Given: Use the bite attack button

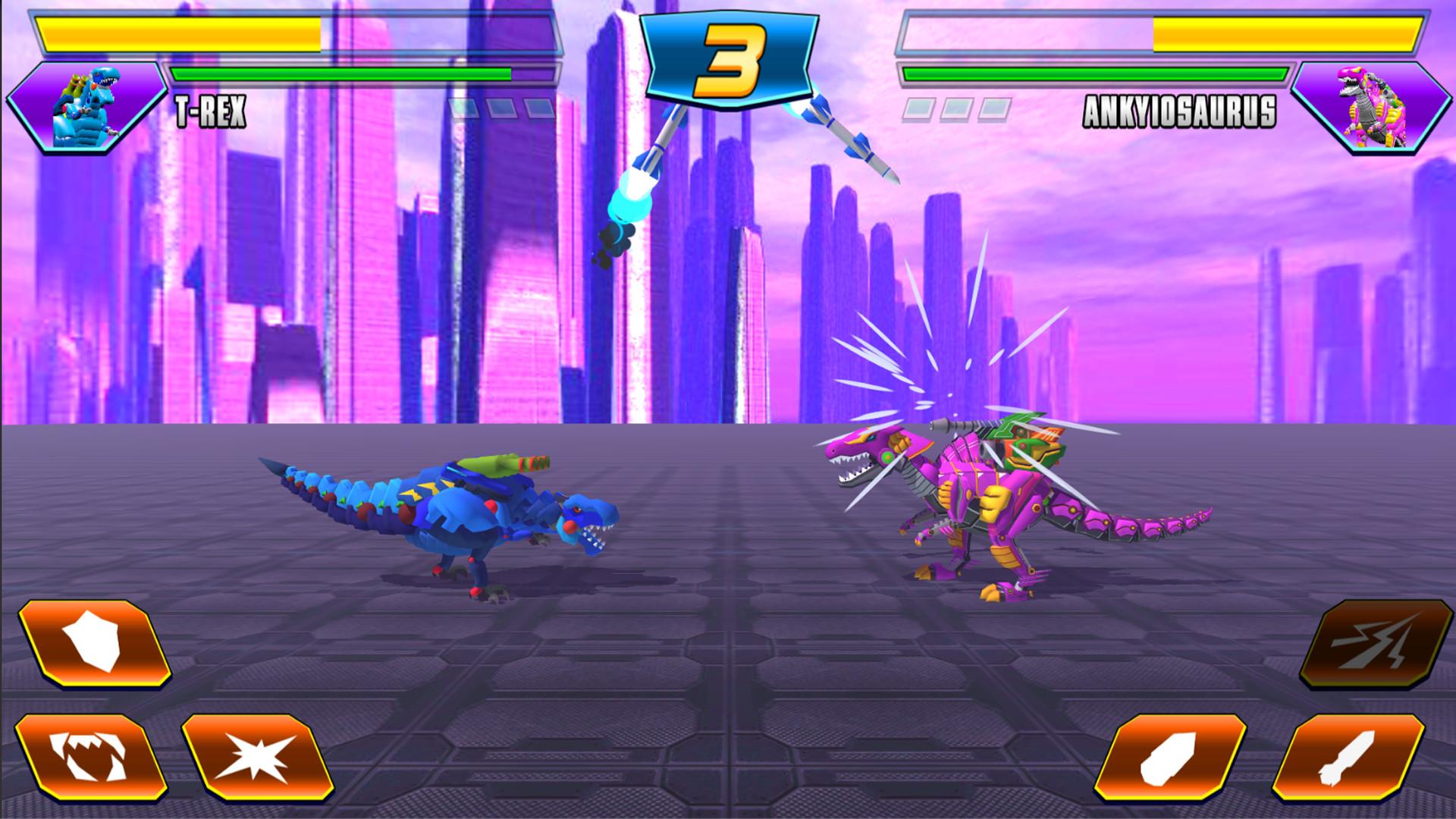Looking at the screenshot, I should click(91, 758).
